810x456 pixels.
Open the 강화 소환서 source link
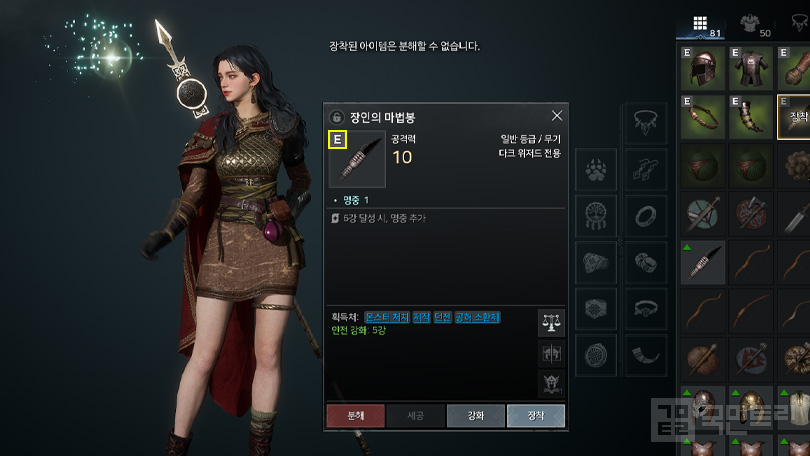pyautogui.click(x=476, y=317)
